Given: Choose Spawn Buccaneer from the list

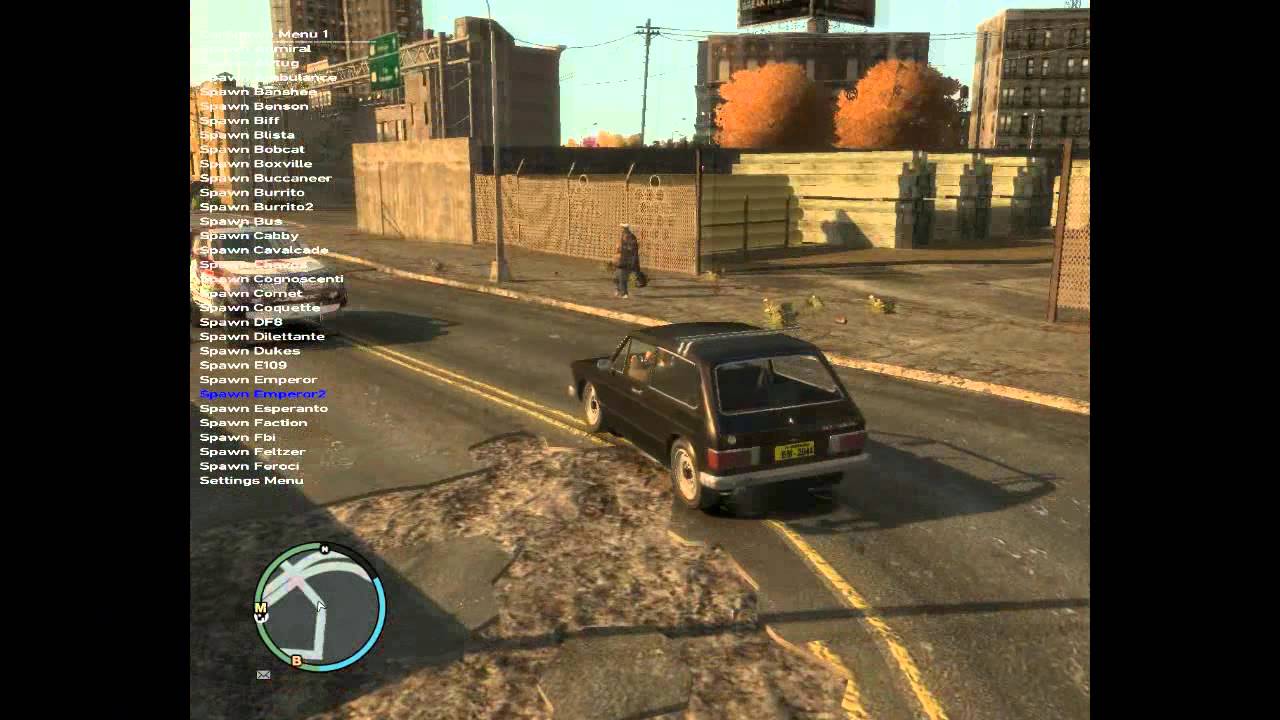Looking at the screenshot, I should pos(265,178).
